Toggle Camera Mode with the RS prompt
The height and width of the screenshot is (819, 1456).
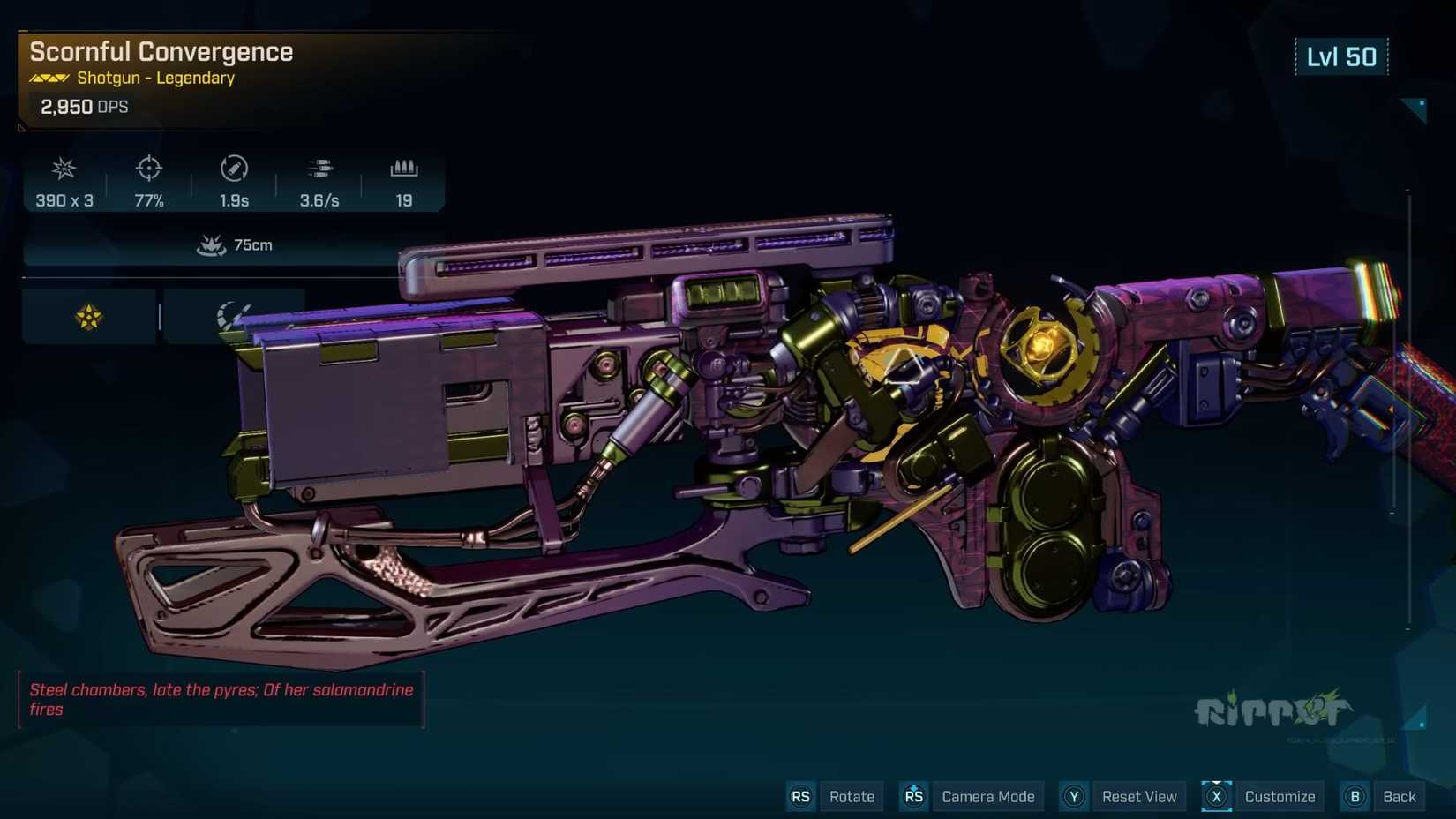(x=913, y=796)
